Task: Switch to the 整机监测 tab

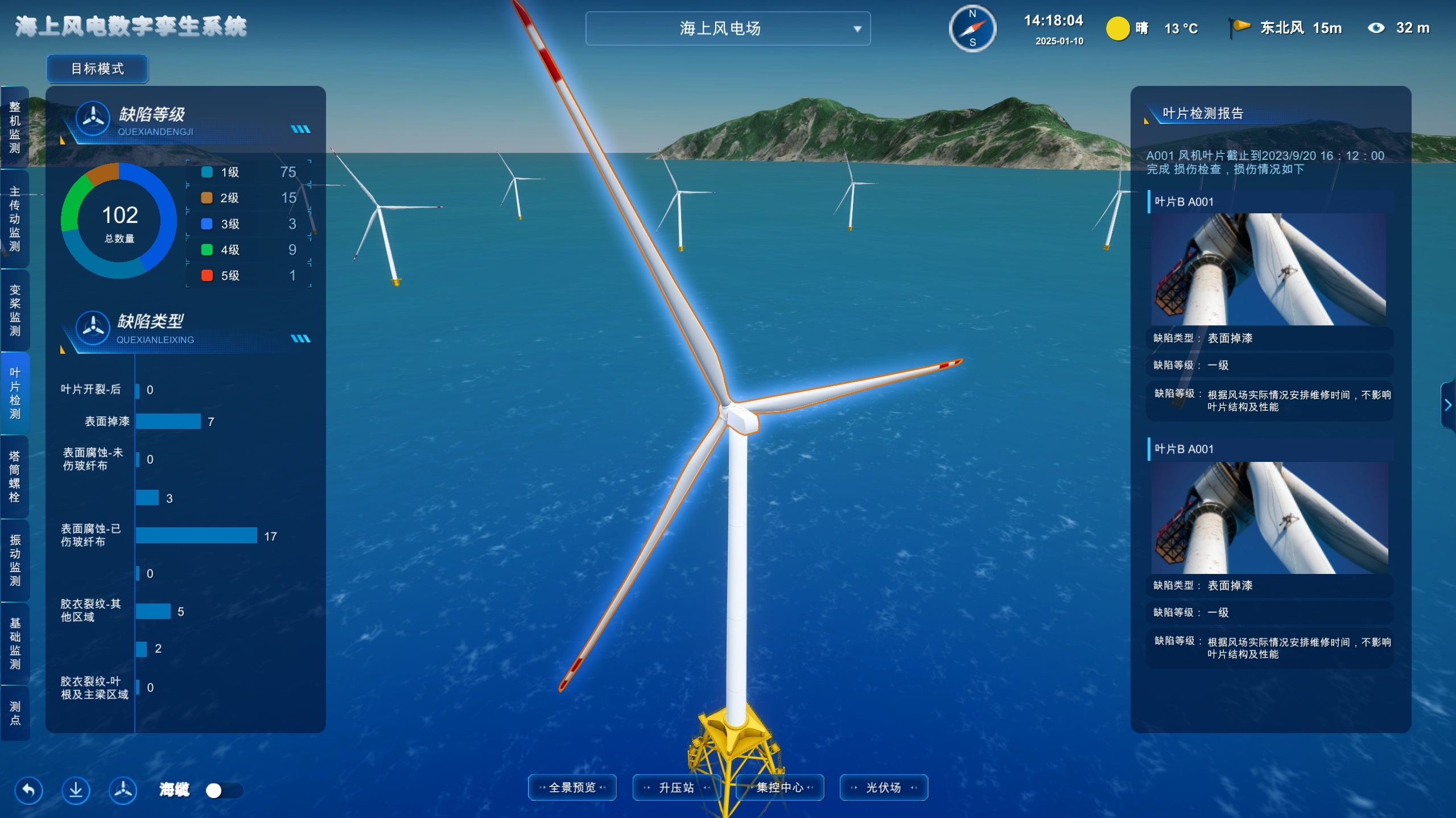Action: [15, 127]
